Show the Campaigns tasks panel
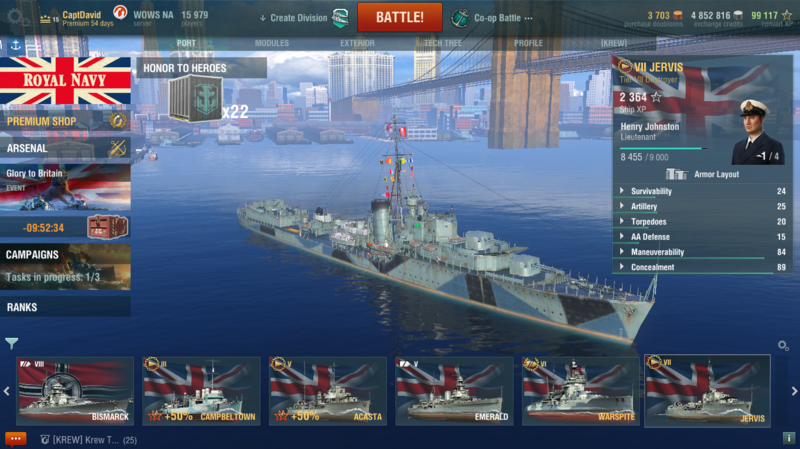 [x=65, y=265]
